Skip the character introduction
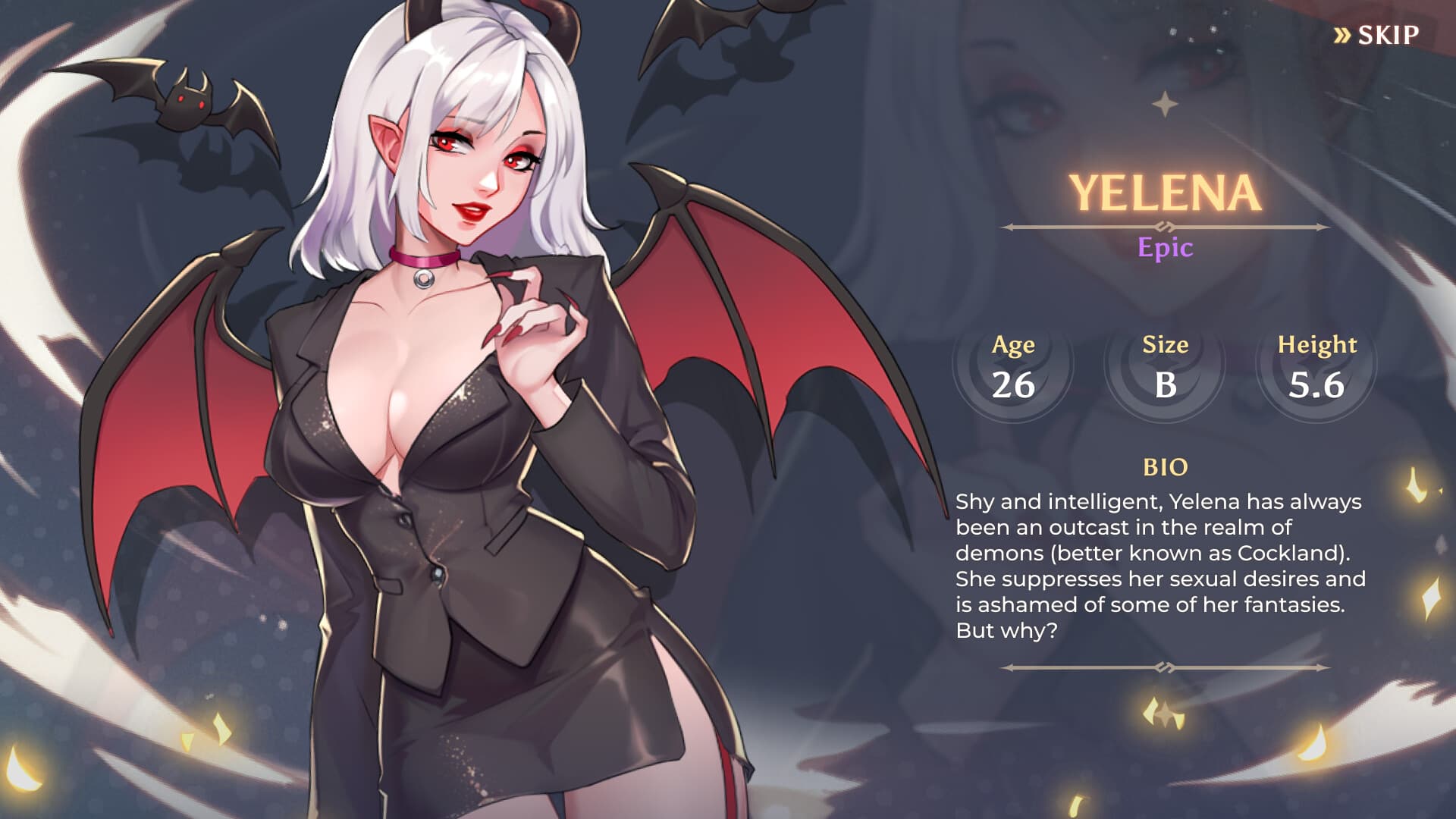 click(1377, 35)
